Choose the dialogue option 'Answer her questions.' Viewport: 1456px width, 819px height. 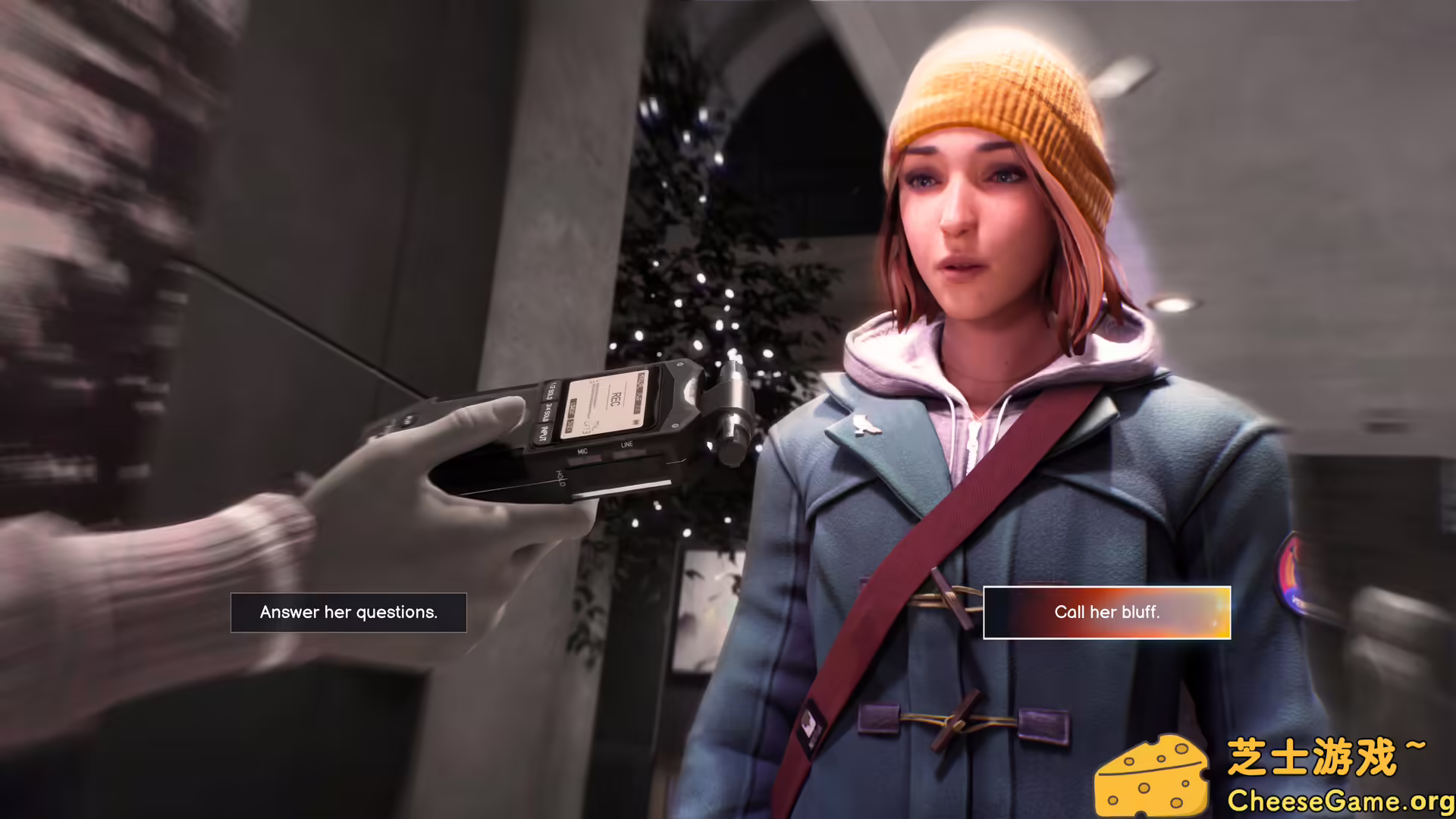(349, 612)
